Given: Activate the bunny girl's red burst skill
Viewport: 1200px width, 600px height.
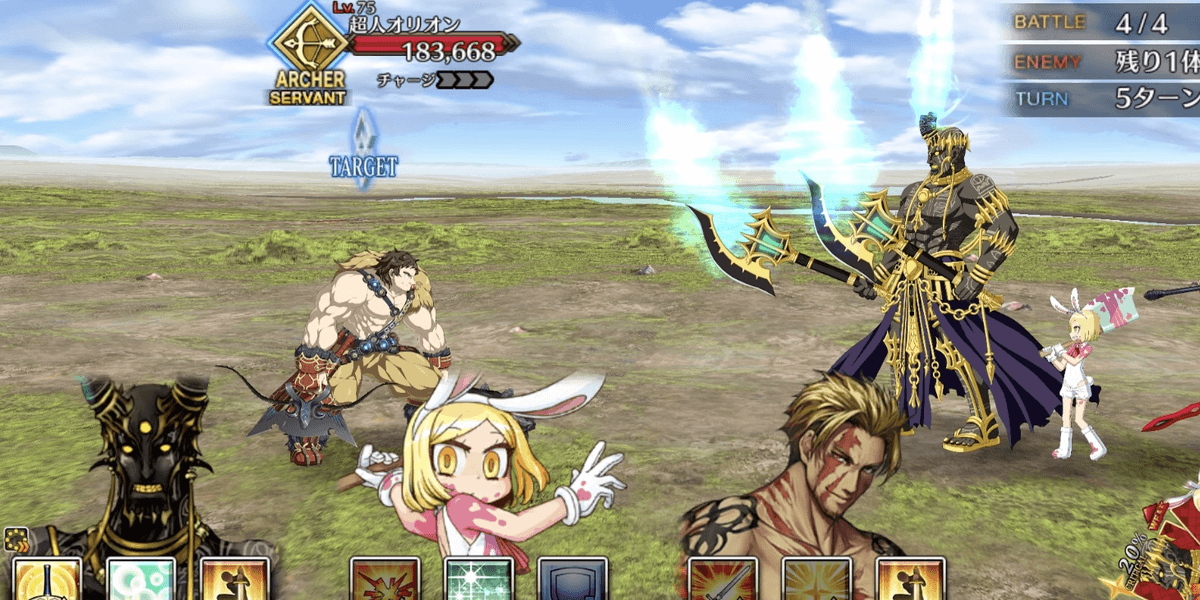Looking at the screenshot, I should coord(384,580).
